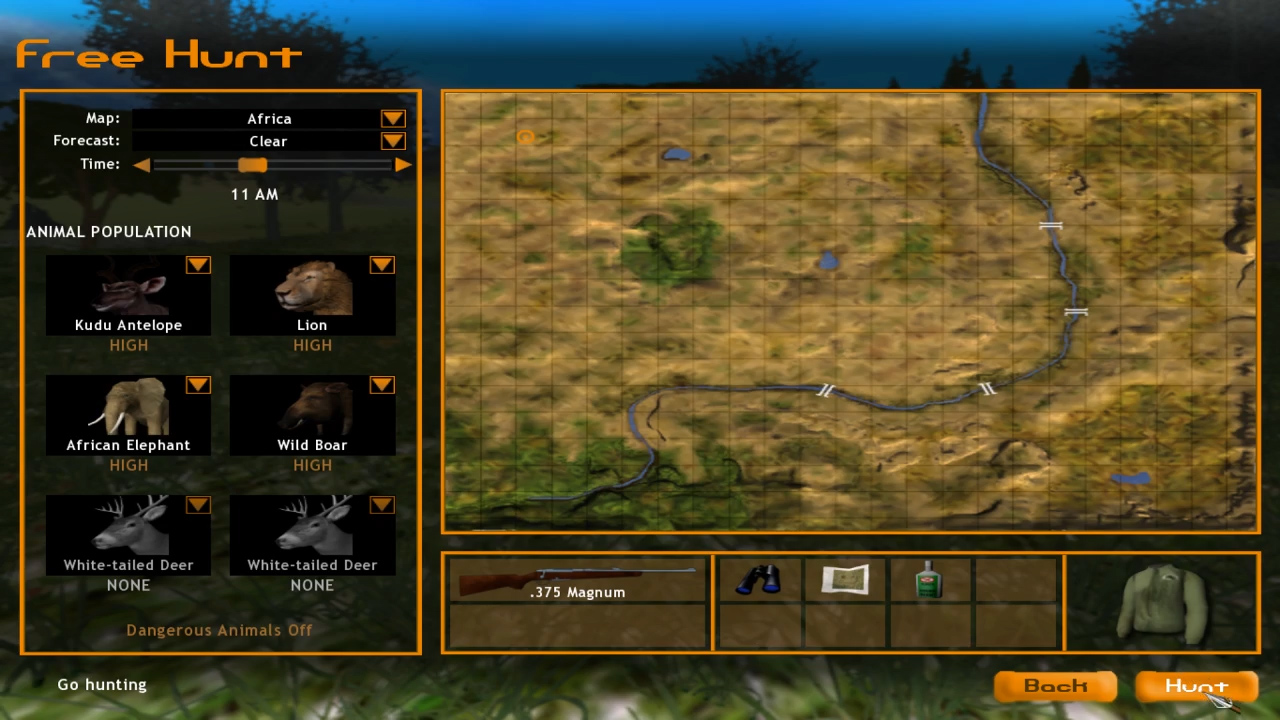This screenshot has height=720, width=1280.
Task: Open the Kudu Antelope population dropdown
Action: tap(197, 265)
